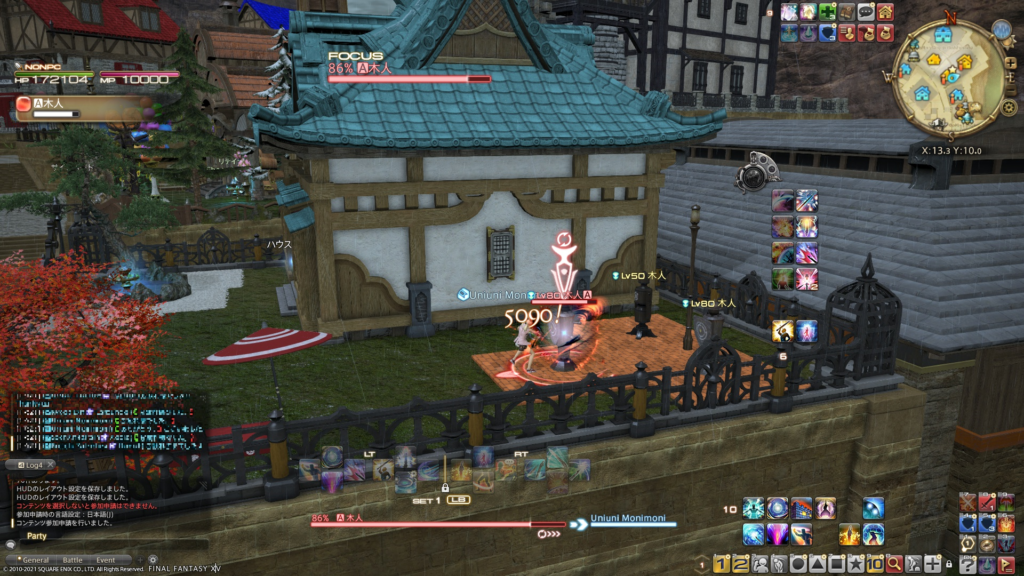The image size is (1024, 576).
Task: Select the triangle waymark icon
Action: click(x=820, y=564)
